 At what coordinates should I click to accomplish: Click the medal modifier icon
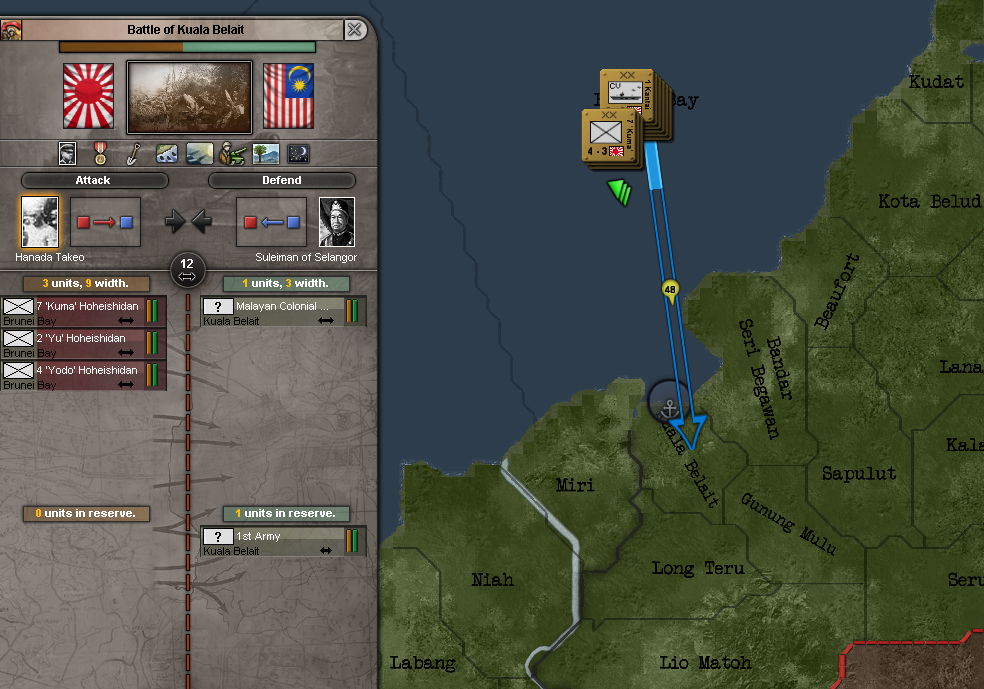pyautogui.click(x=100, y=154)
